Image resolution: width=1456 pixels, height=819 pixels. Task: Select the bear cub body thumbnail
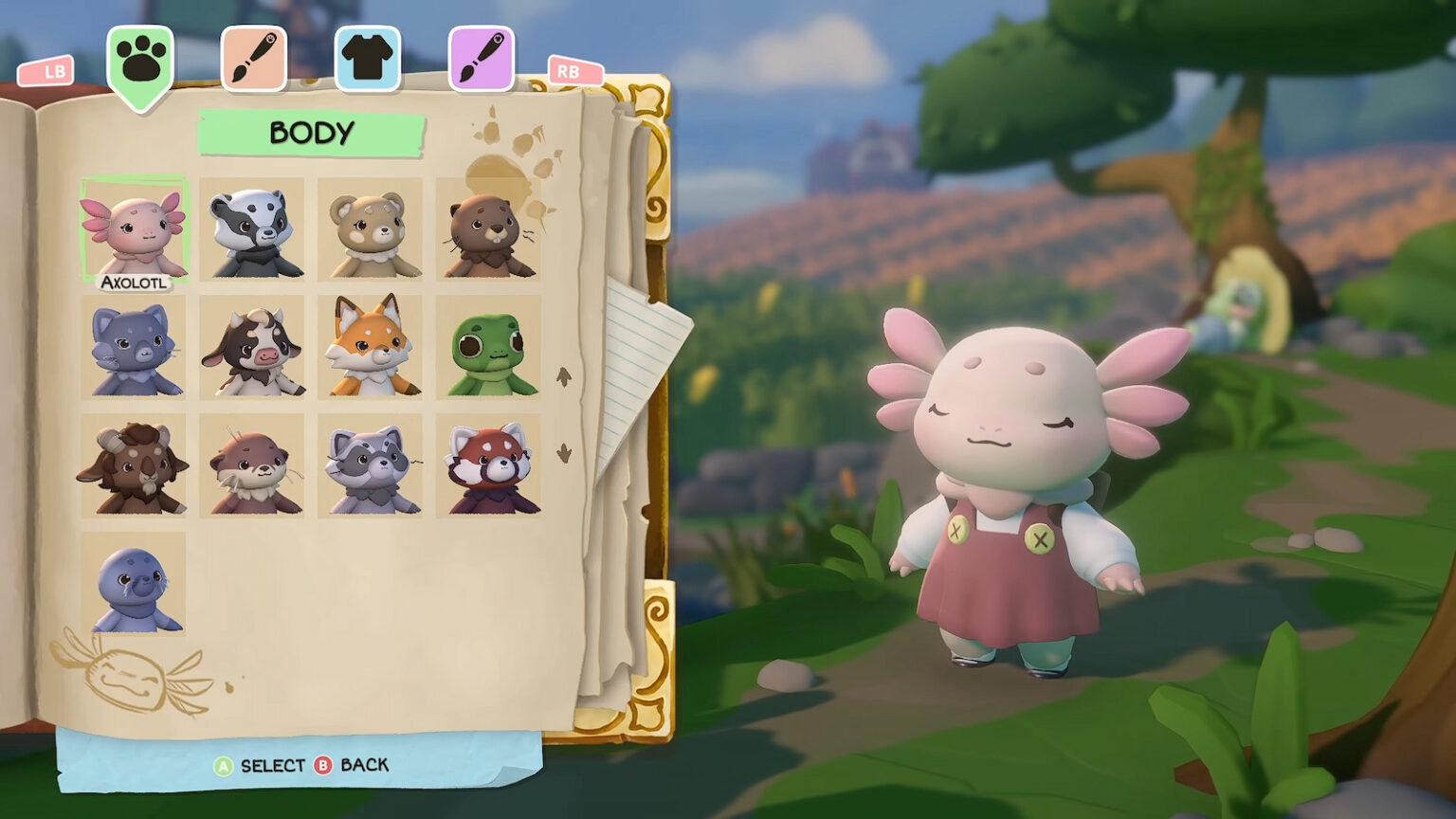coord(371,227)
